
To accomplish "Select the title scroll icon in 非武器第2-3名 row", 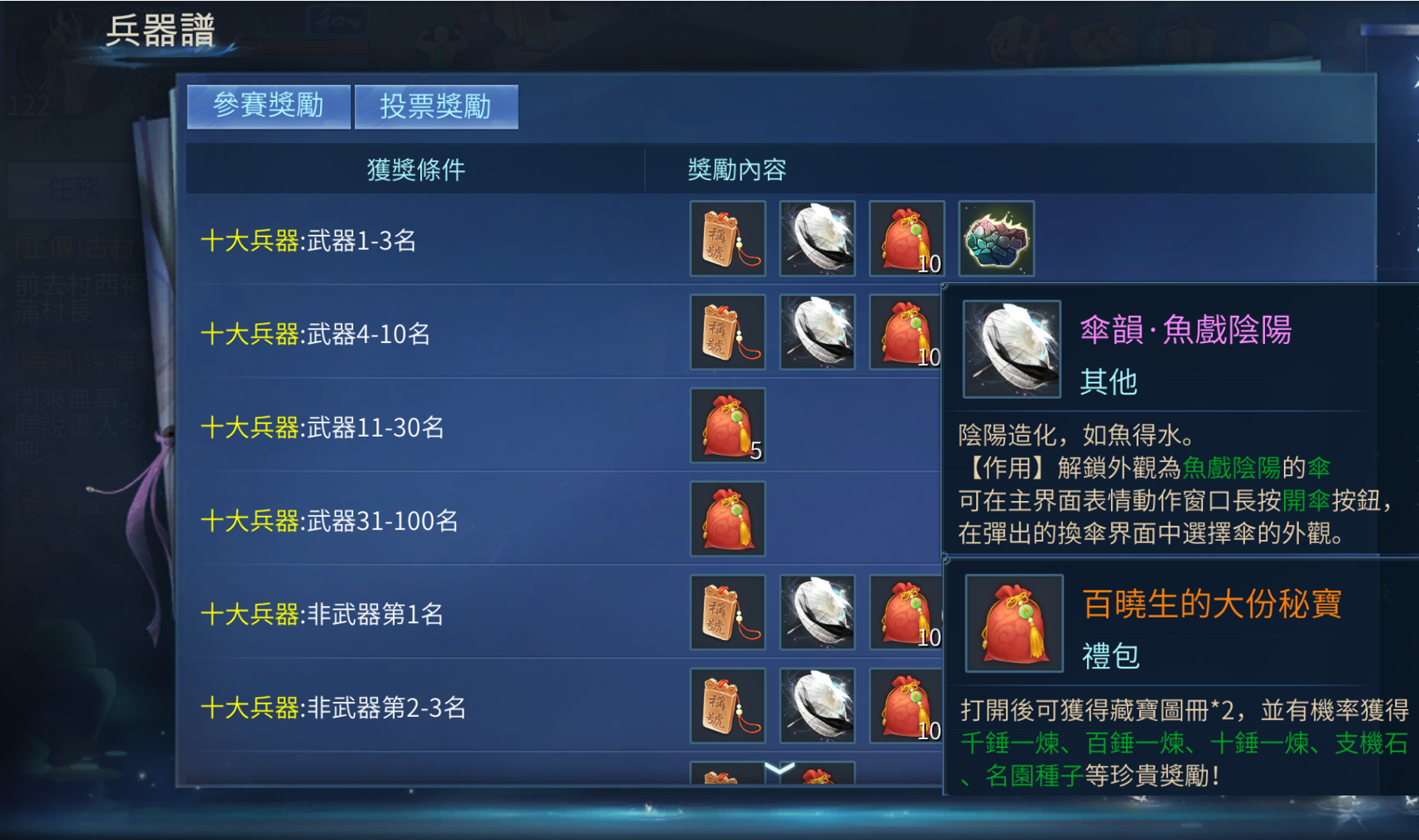I will pos(727,705).
